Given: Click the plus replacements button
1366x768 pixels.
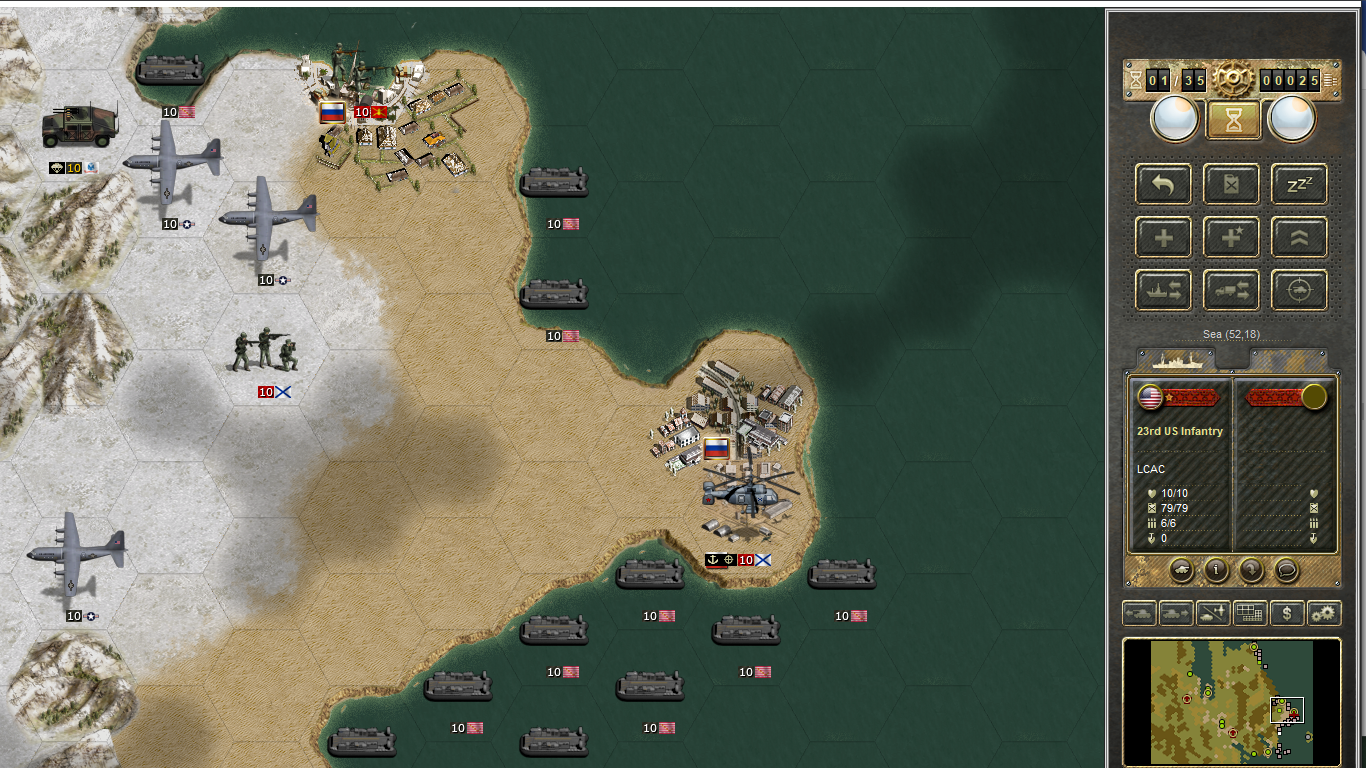Looking at the screenshot, I should [x=1163, y=238].
